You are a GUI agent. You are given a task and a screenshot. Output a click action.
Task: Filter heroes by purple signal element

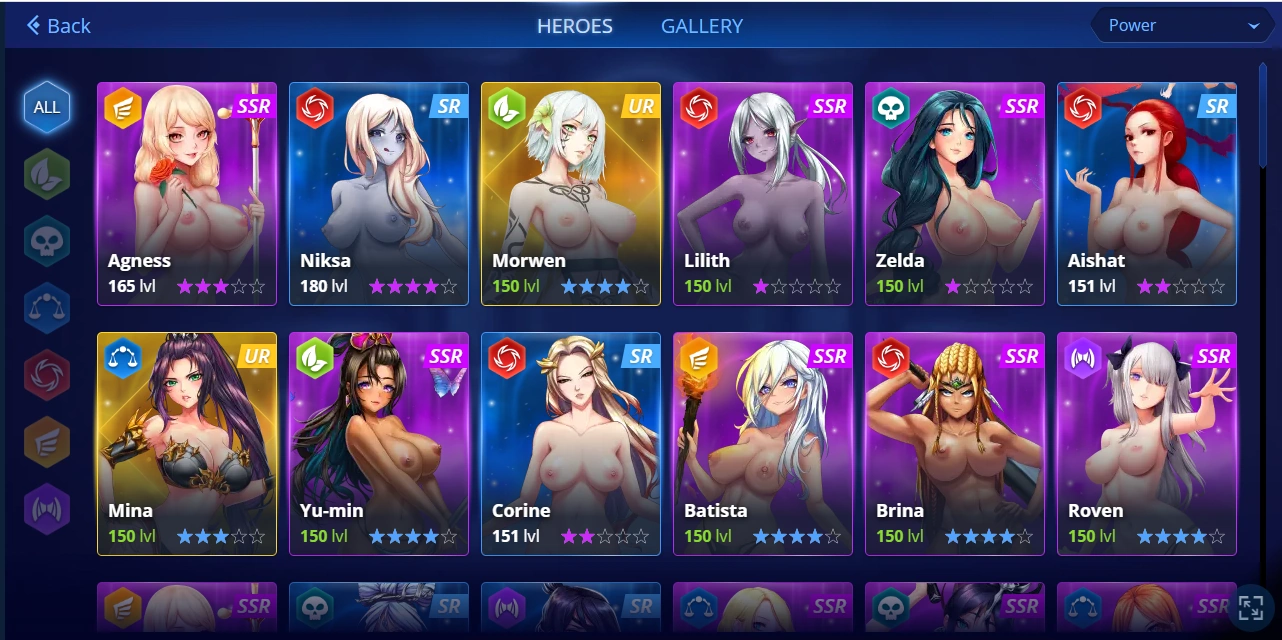(47, 509)
